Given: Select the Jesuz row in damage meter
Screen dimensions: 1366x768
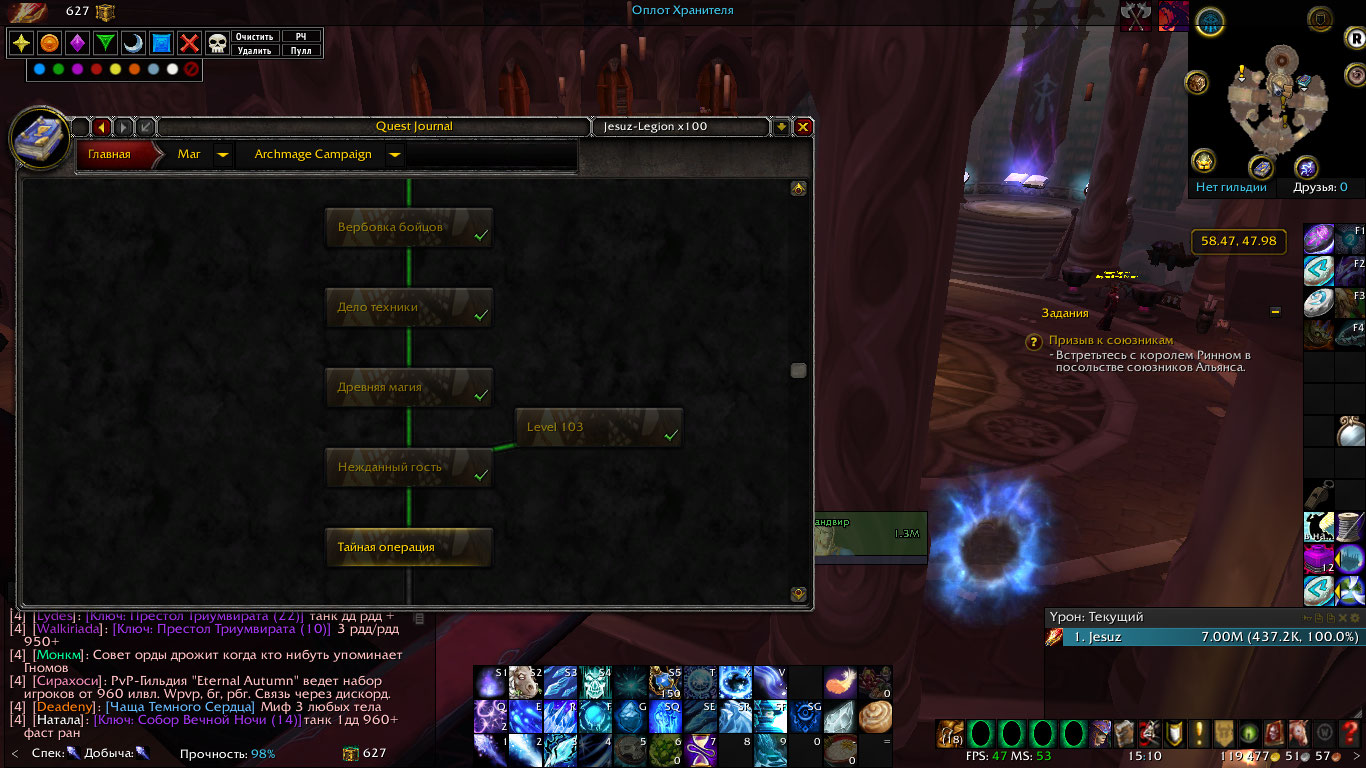Looking at the screenshot, I should click(x=1202, y=637).
